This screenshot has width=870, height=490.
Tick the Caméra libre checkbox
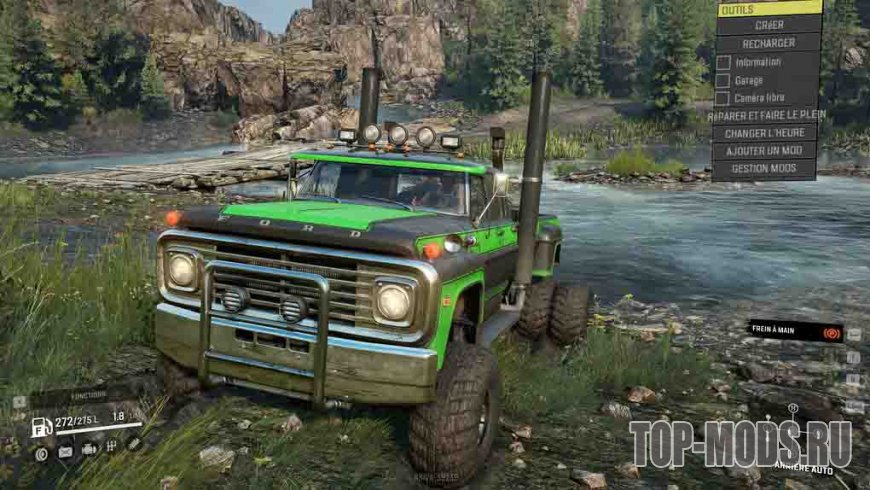(x=722, y=98)
